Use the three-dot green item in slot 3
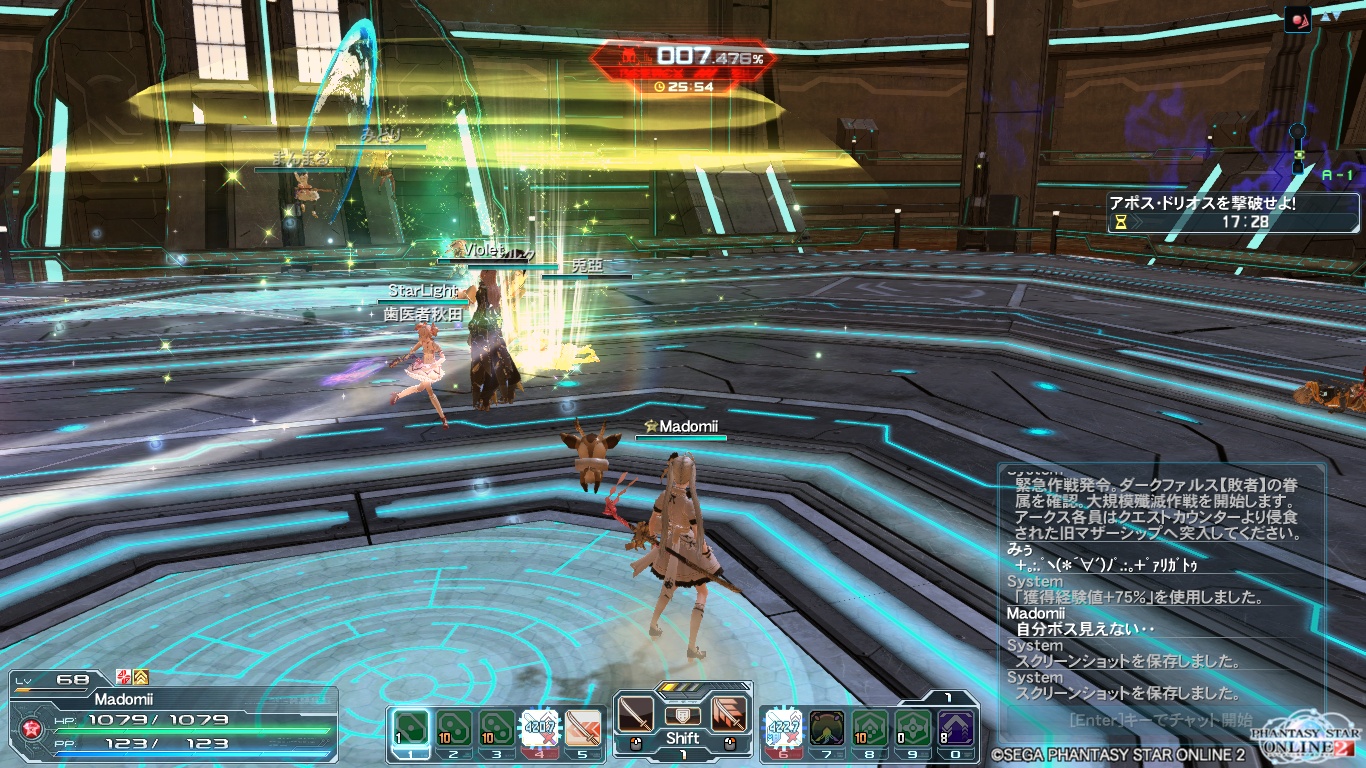Screen dimensions: 1366x768 pyautogui.click(x=497, y=727)
